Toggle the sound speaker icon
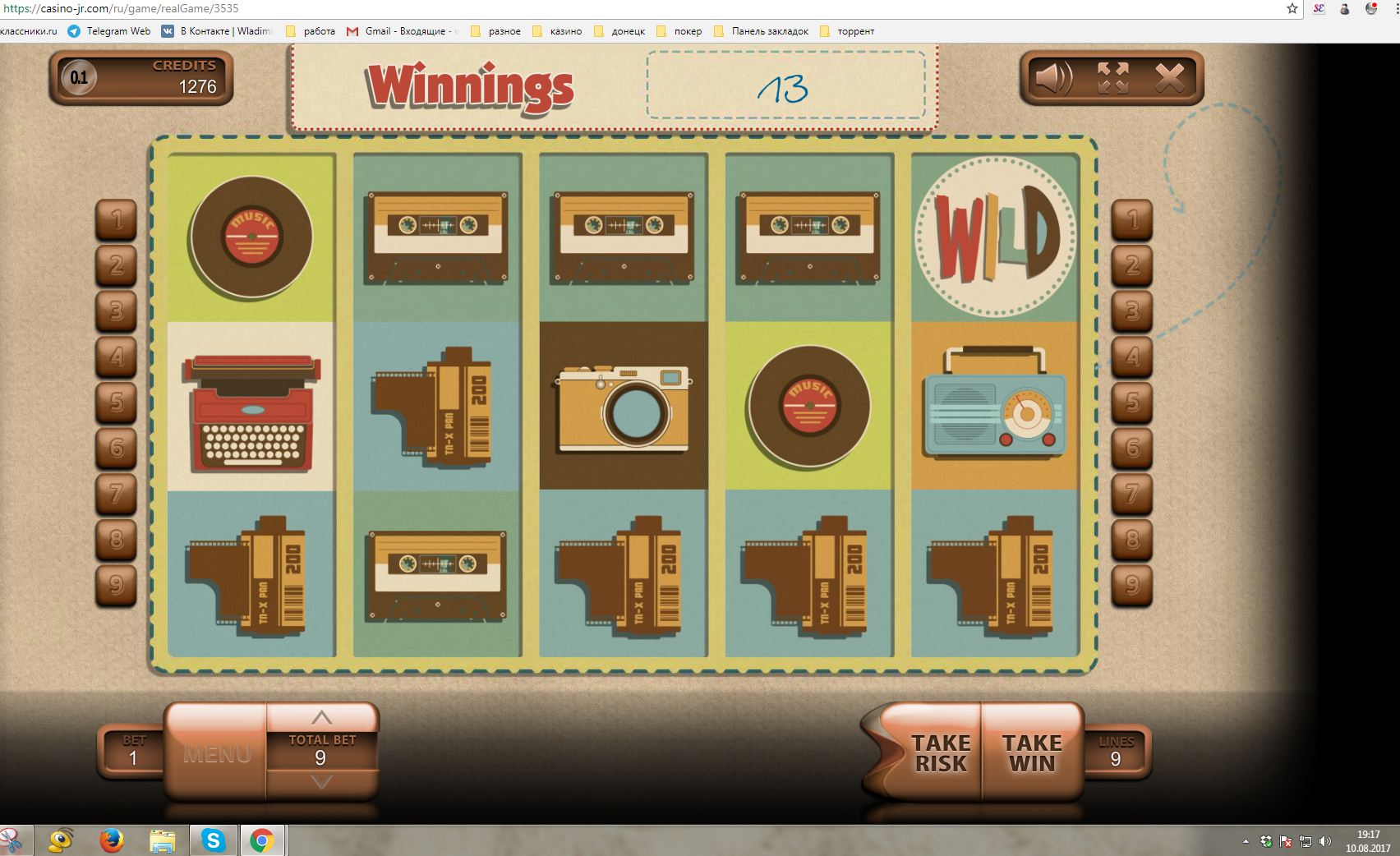1400x856 pixels. click(x=1053, y=79)
